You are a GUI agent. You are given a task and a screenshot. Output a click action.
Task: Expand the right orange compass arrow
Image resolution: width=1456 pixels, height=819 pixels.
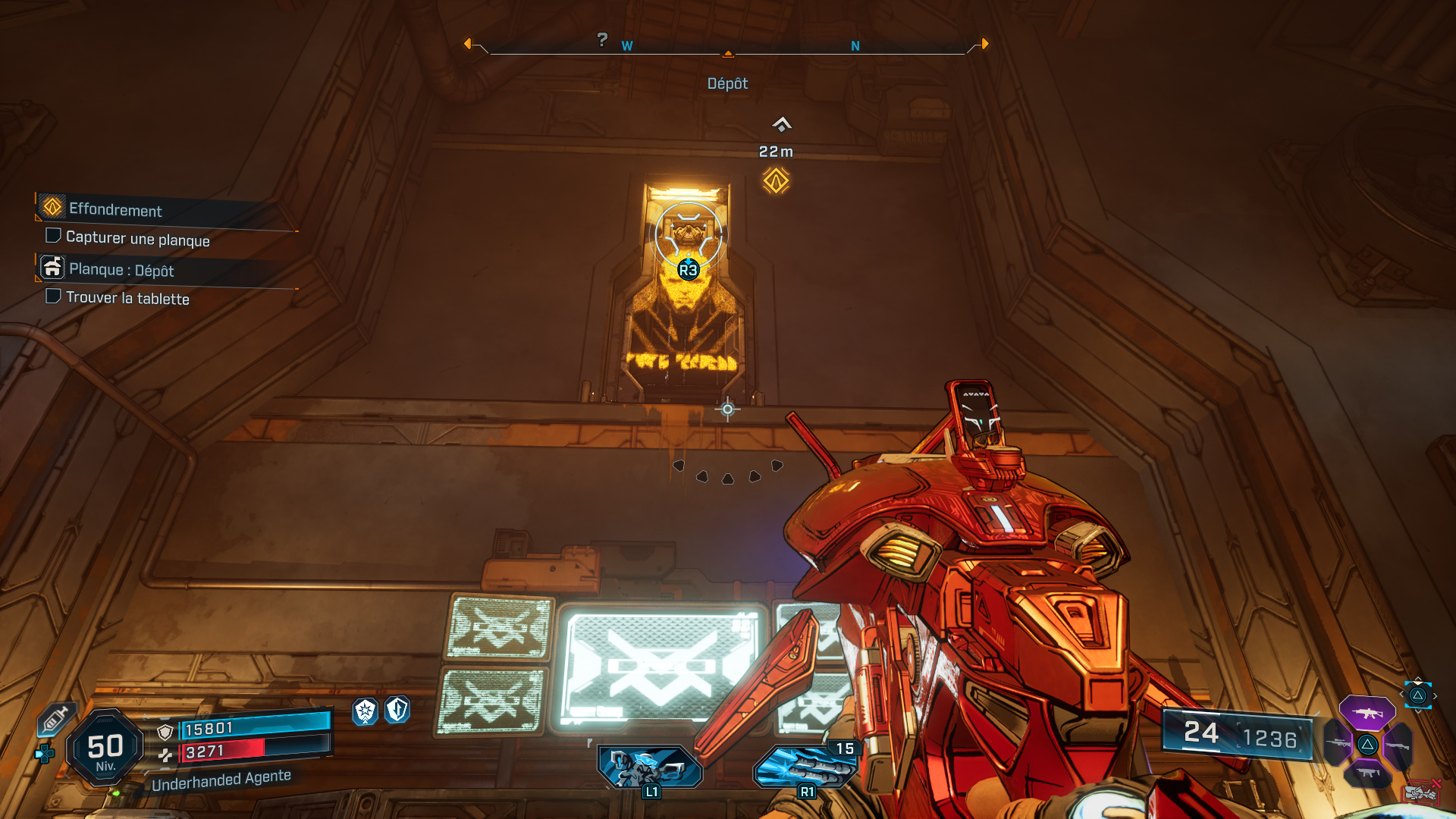[985, 45]
